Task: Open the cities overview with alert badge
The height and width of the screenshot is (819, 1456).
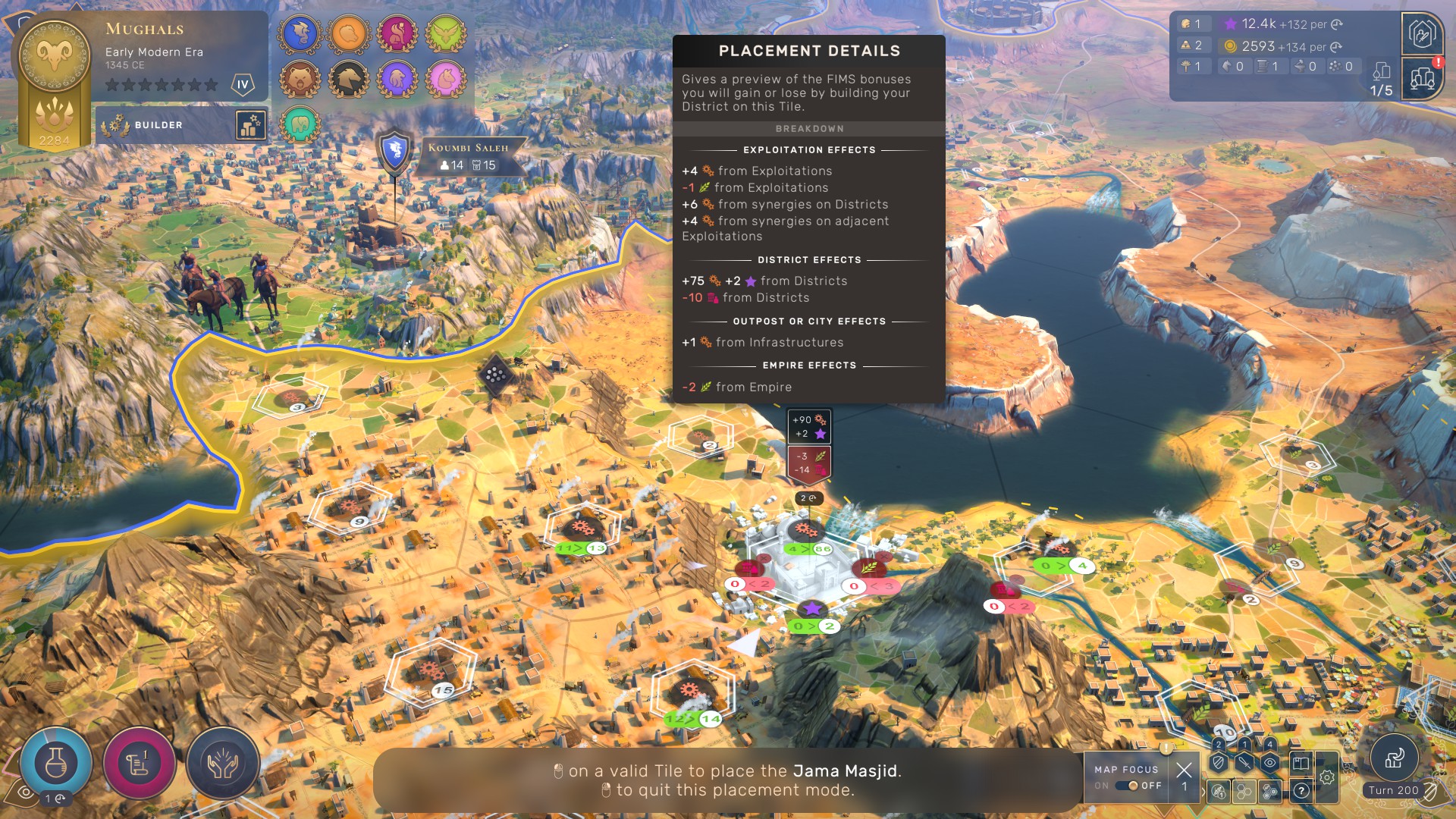Action: [x=1421, y=78]
